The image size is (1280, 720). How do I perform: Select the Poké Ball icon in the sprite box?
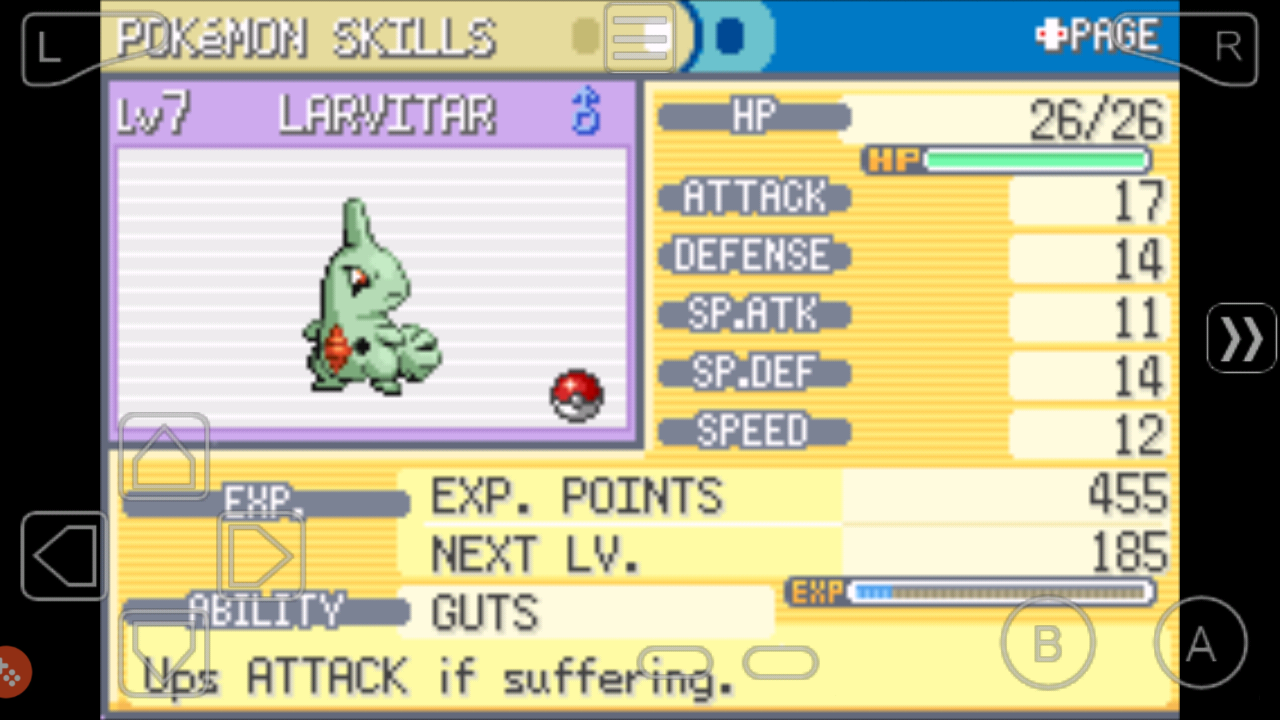pos(577,392)
